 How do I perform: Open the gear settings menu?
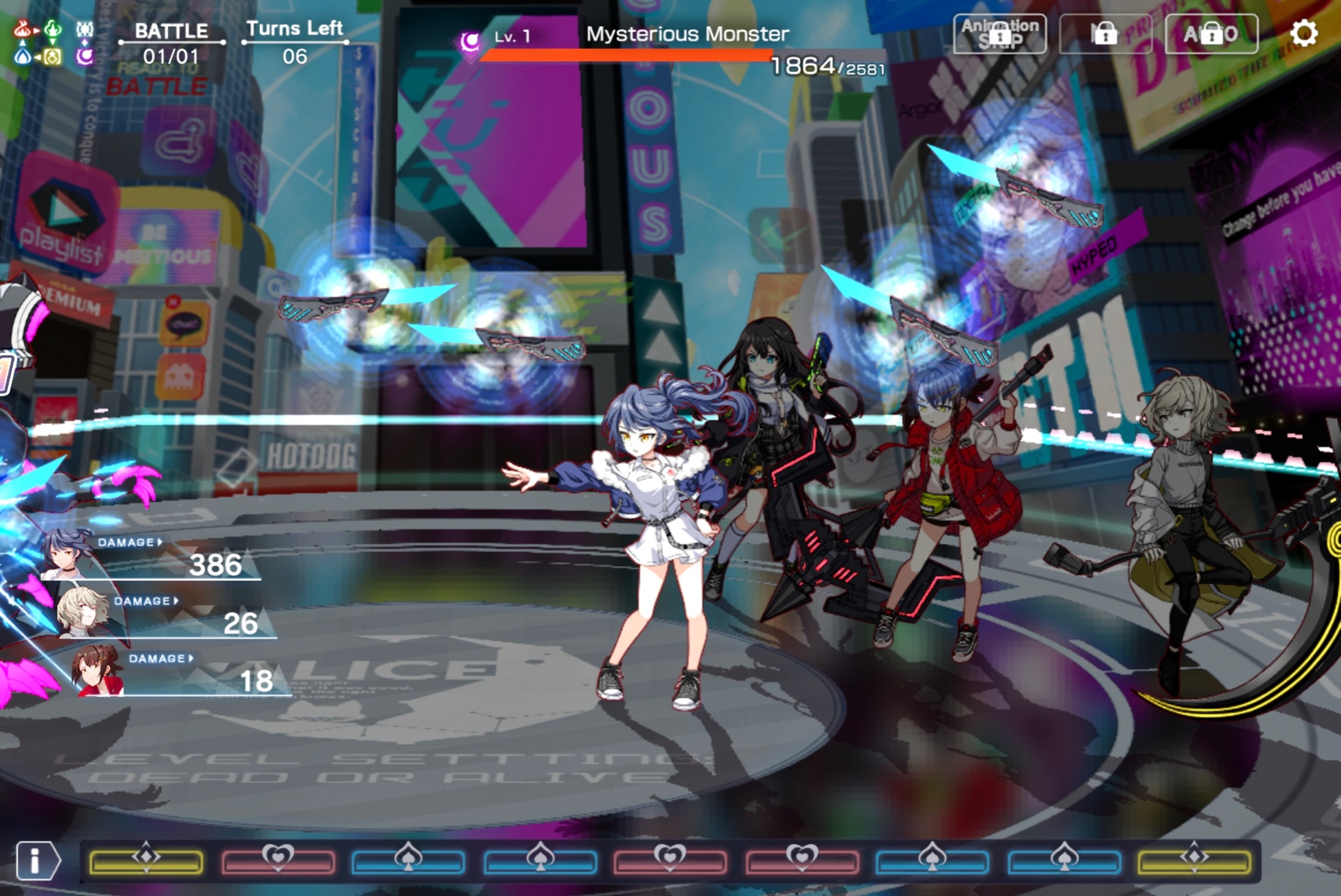point(1303,33)
